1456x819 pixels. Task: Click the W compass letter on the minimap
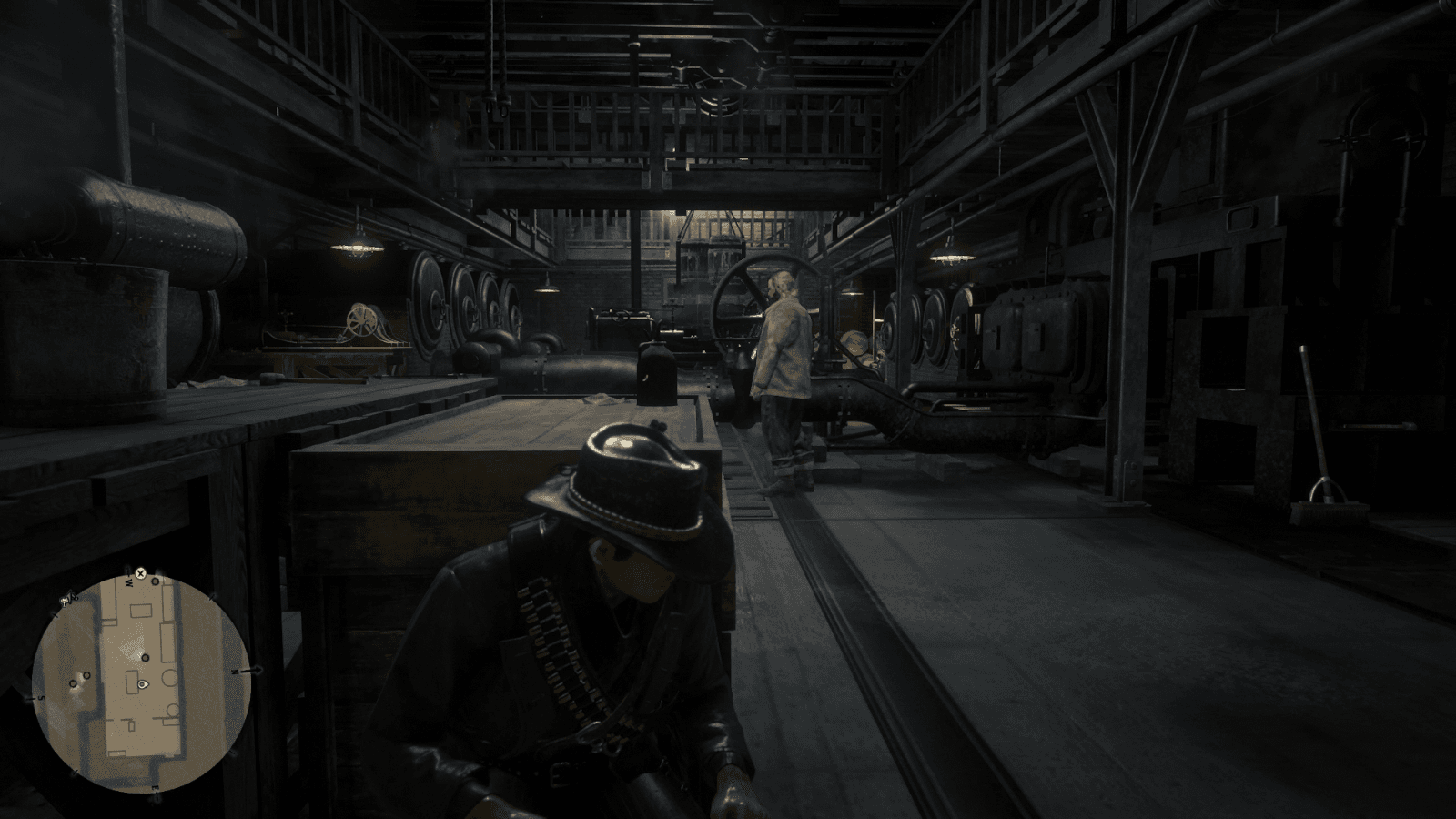click(128, 582)
